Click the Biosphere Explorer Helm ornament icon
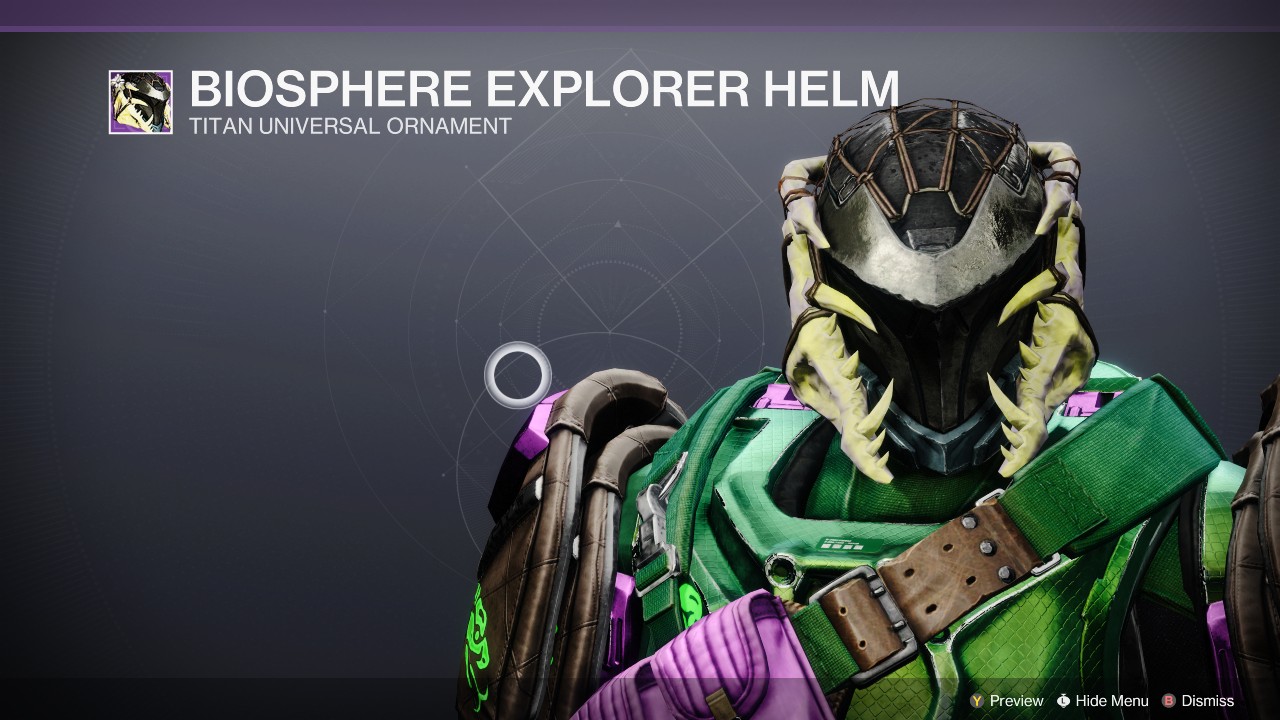1280x720 pixels. [x=141, y=101]
